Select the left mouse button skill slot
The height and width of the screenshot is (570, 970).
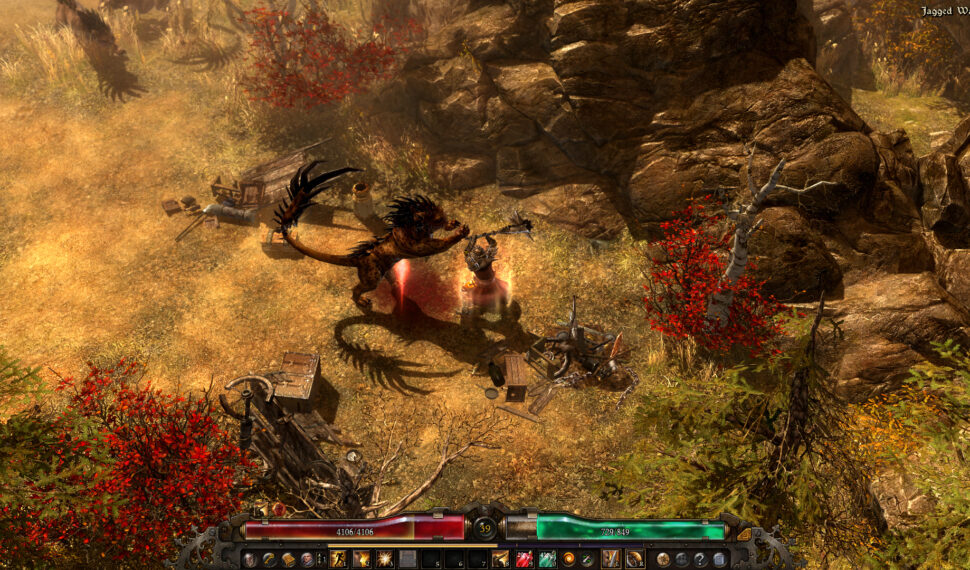610,559
